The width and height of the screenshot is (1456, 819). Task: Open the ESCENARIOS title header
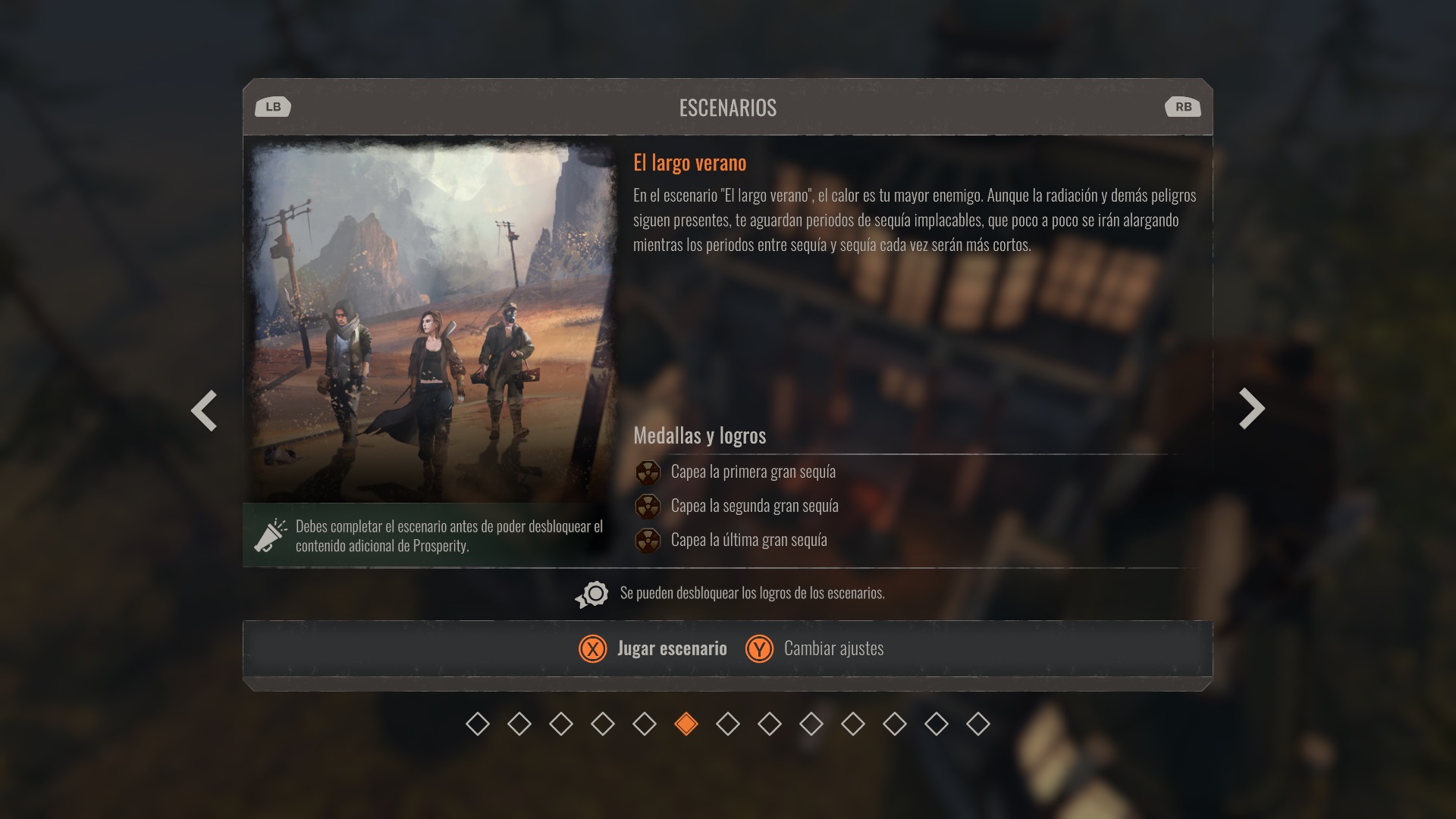point(728,107)
